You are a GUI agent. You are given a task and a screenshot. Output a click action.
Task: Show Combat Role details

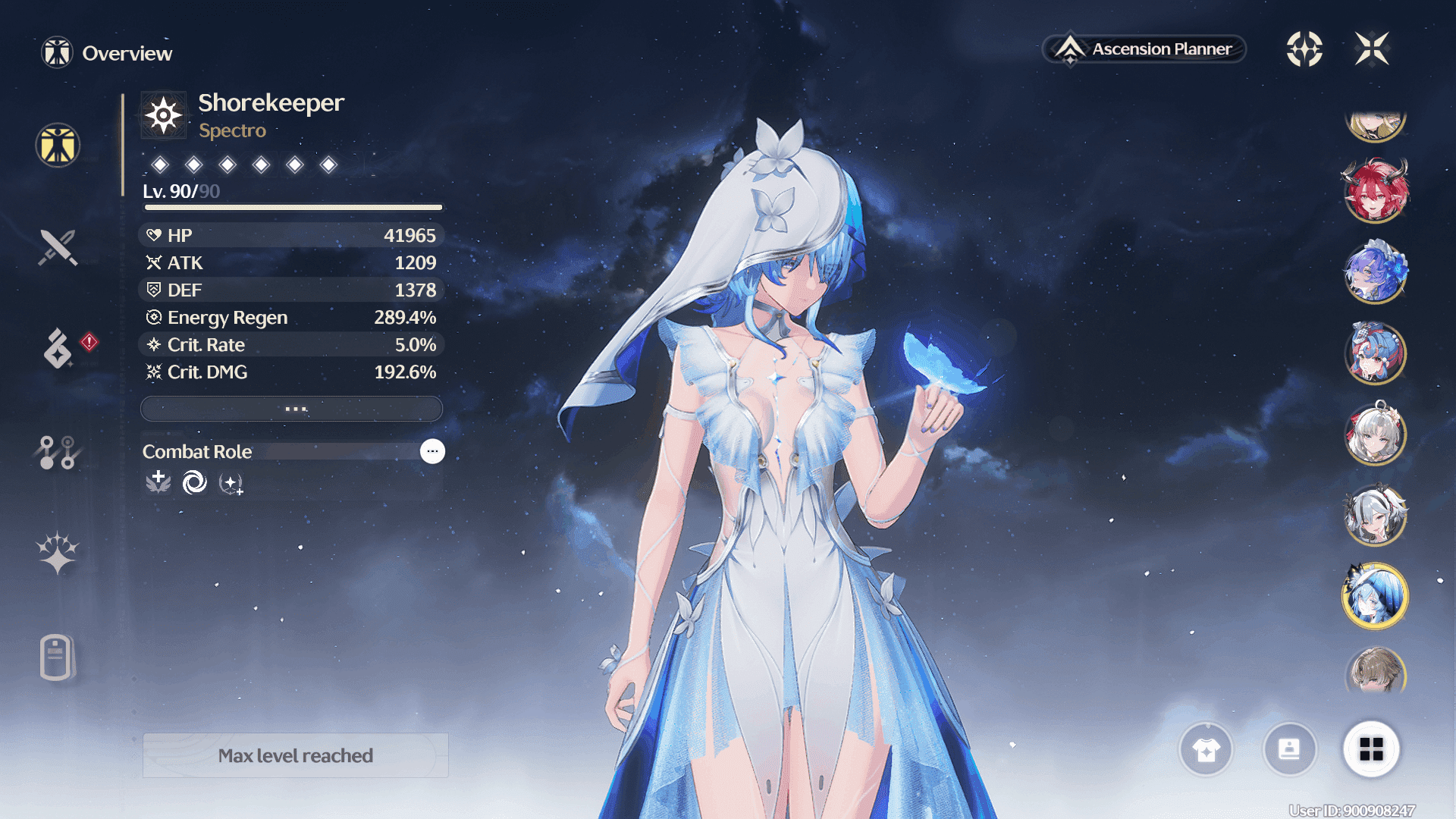pyautogui.click(x=432, y=451)
